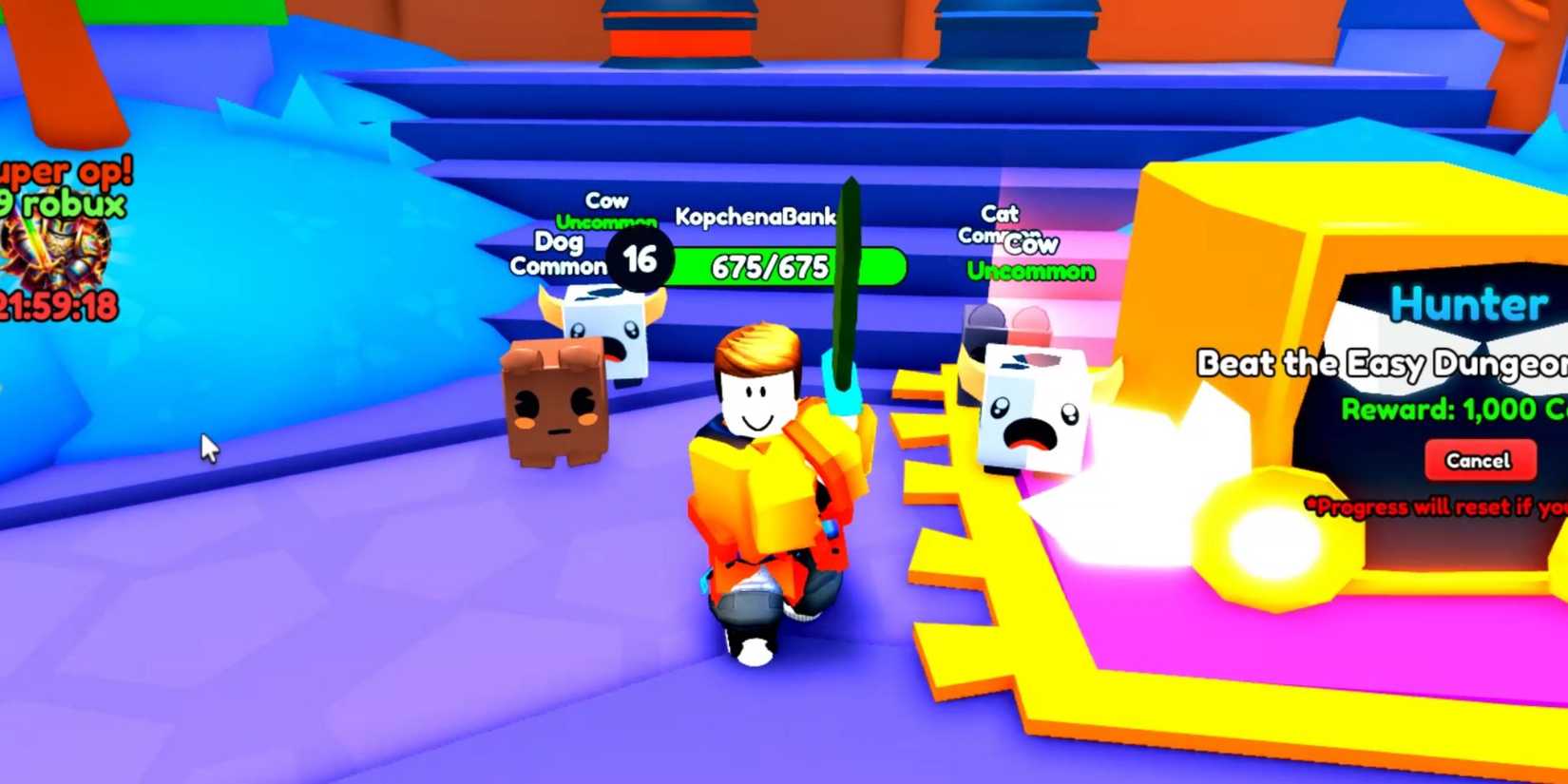Cancel the Hunter dungeon quest
The image size is (1568, 784).
point(1479,460)
